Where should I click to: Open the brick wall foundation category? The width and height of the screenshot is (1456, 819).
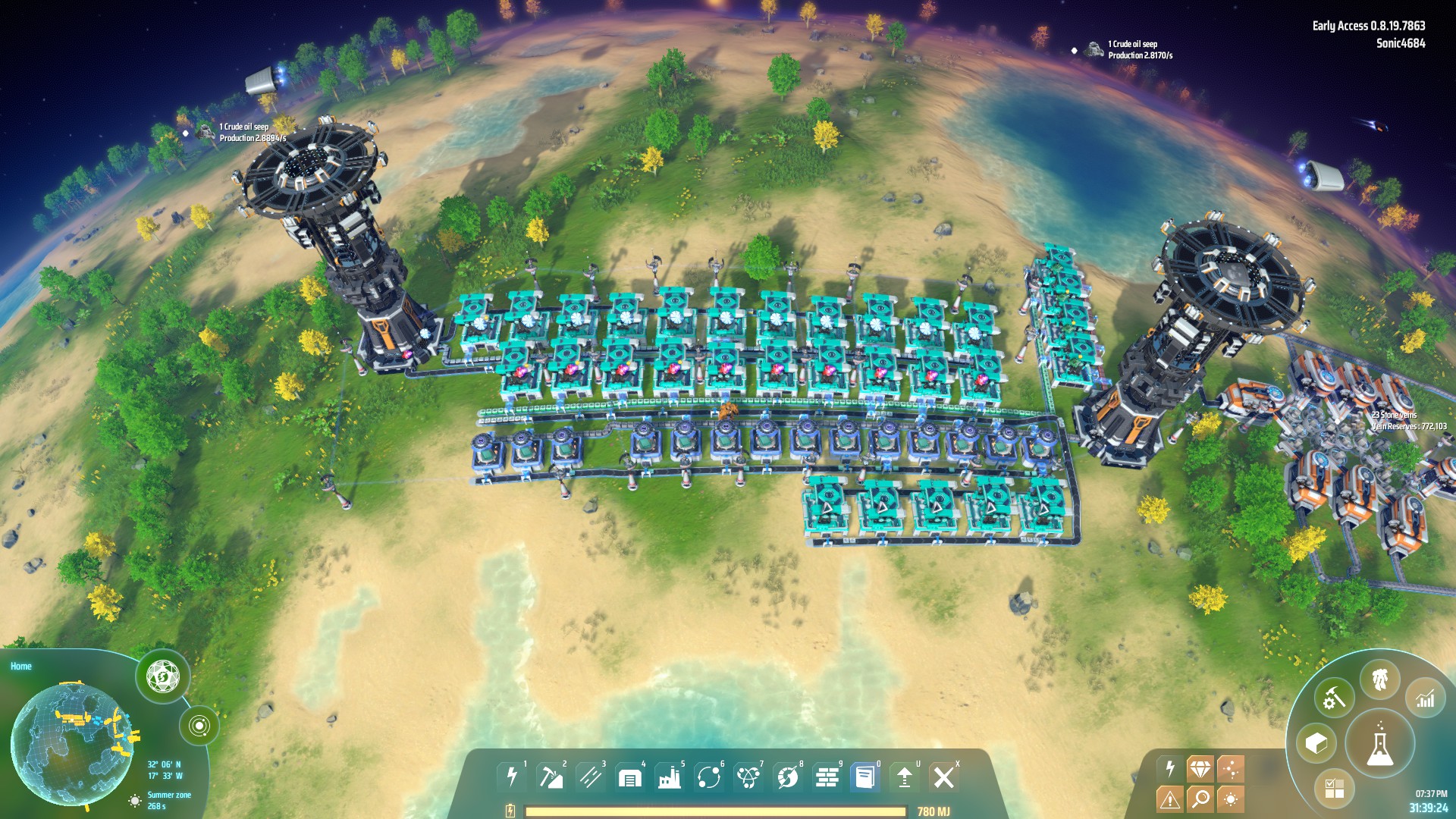pos(827,777)
